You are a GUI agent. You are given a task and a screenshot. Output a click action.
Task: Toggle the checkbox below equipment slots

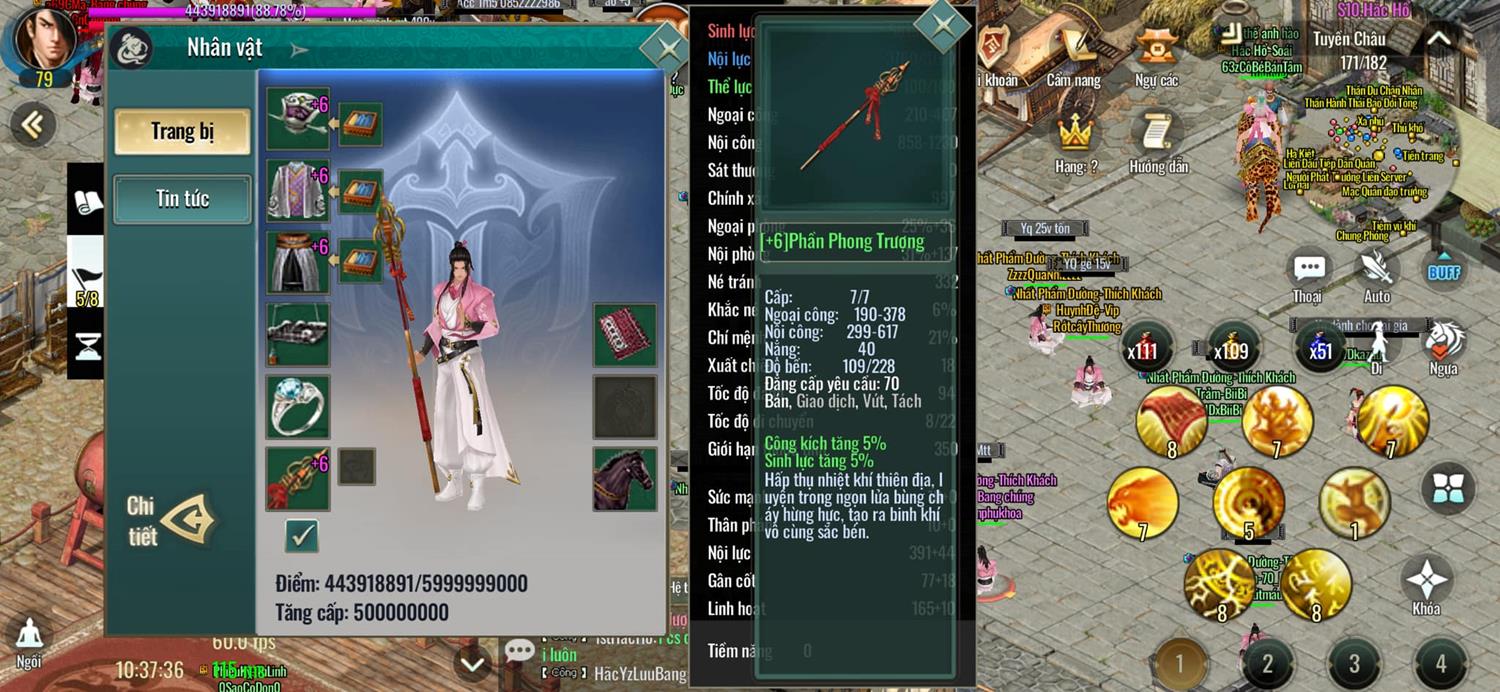click(301, 536)
